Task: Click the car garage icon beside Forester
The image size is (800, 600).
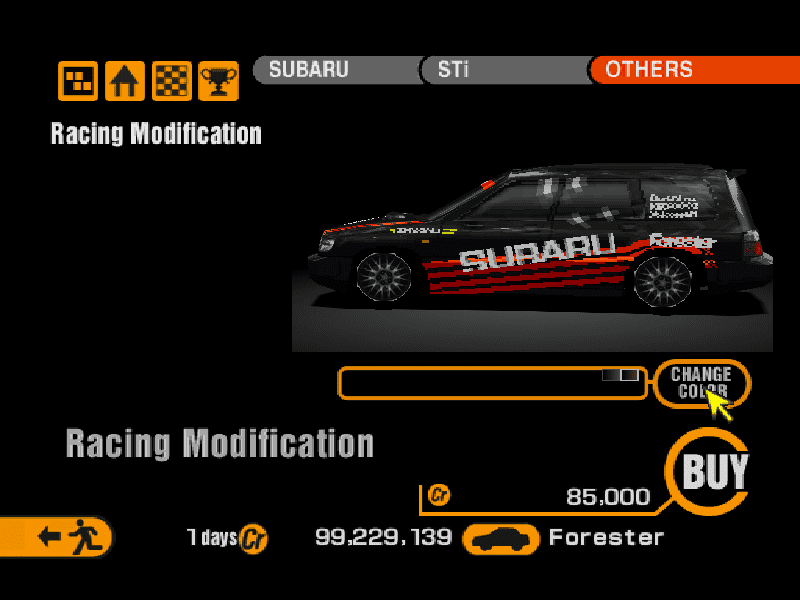Action: [x=501, y=539]
